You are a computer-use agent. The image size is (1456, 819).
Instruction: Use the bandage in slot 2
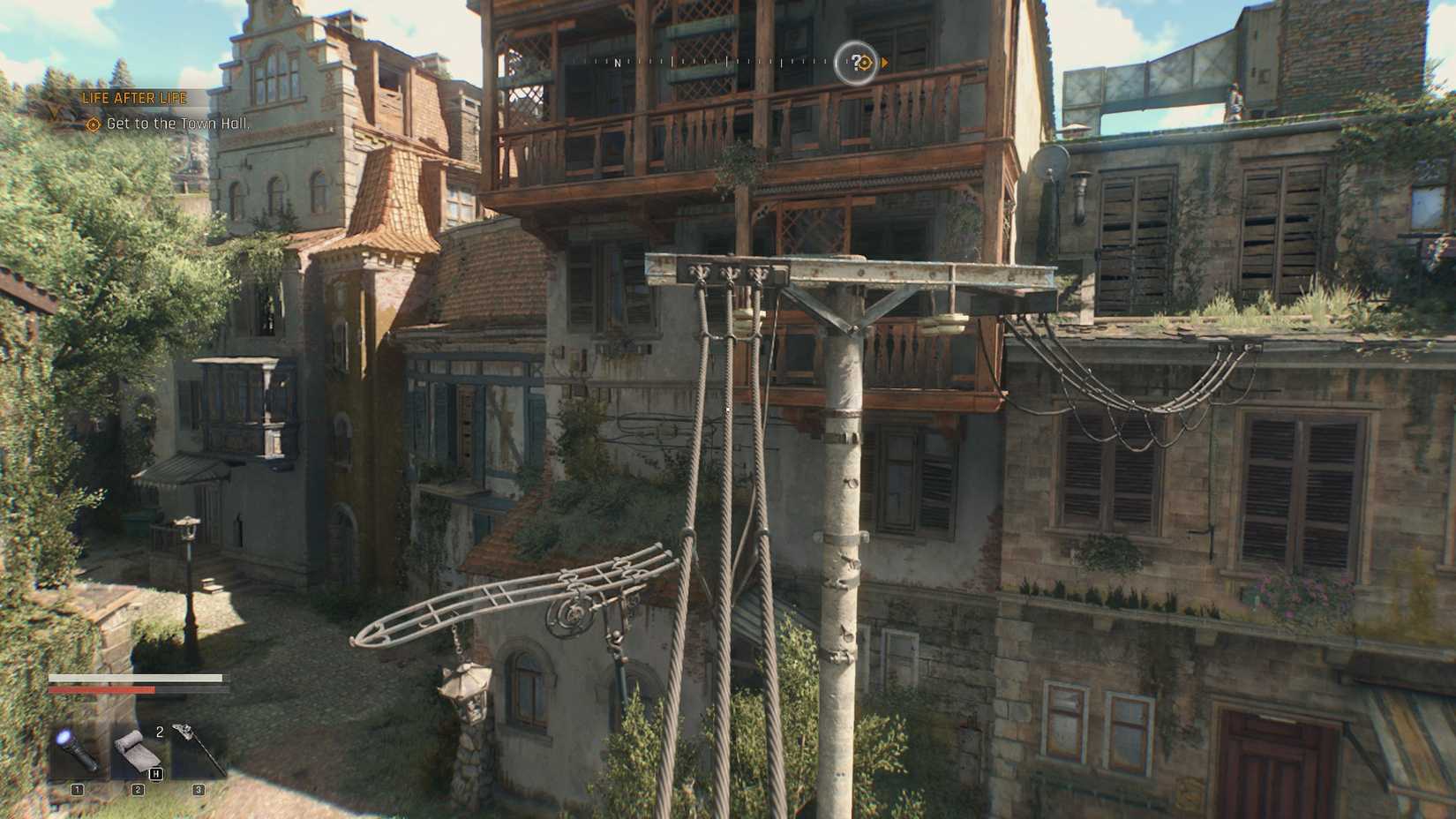(x=137, y=750)
